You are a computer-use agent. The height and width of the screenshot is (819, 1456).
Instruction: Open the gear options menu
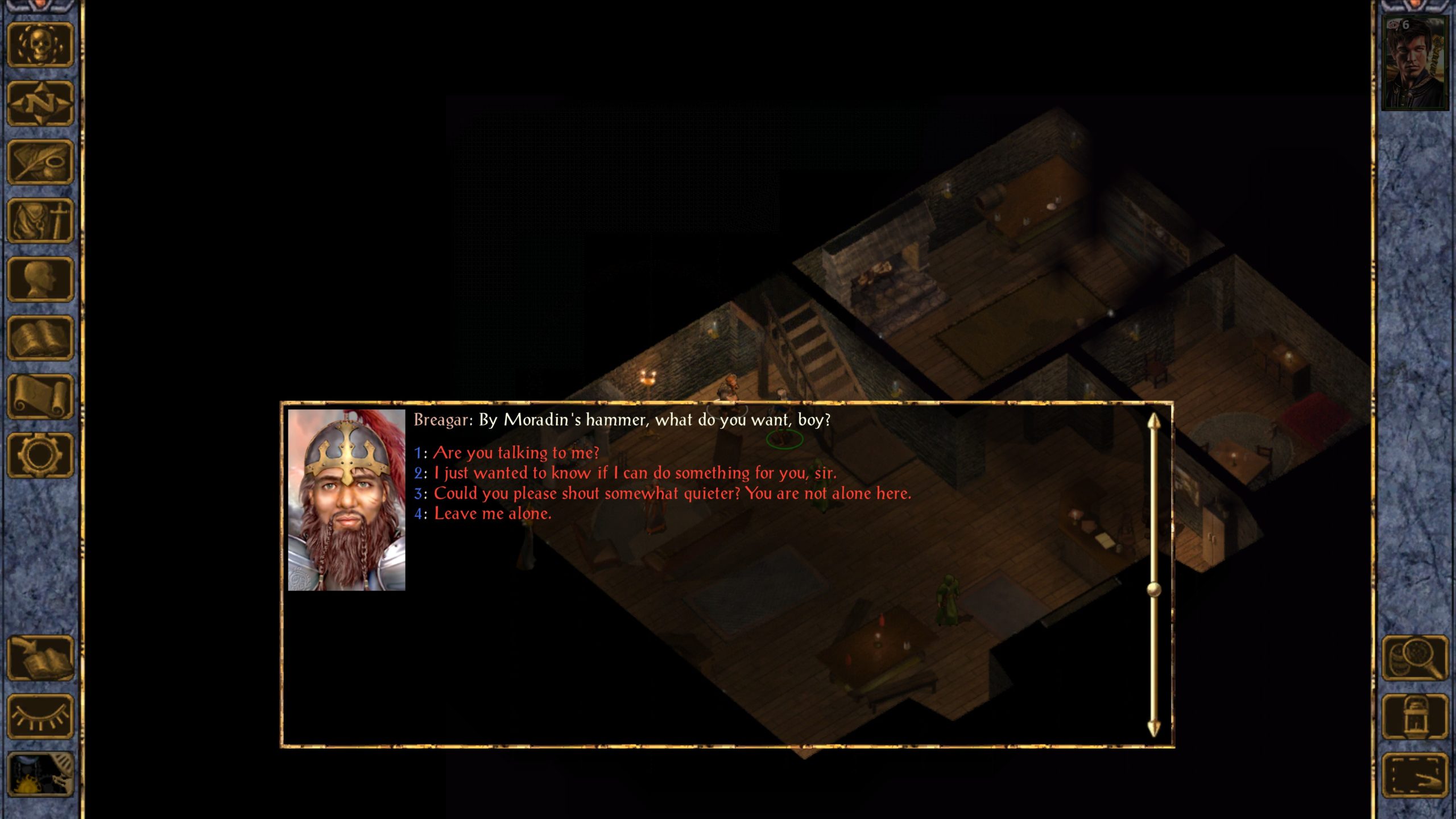pos(40,455)
